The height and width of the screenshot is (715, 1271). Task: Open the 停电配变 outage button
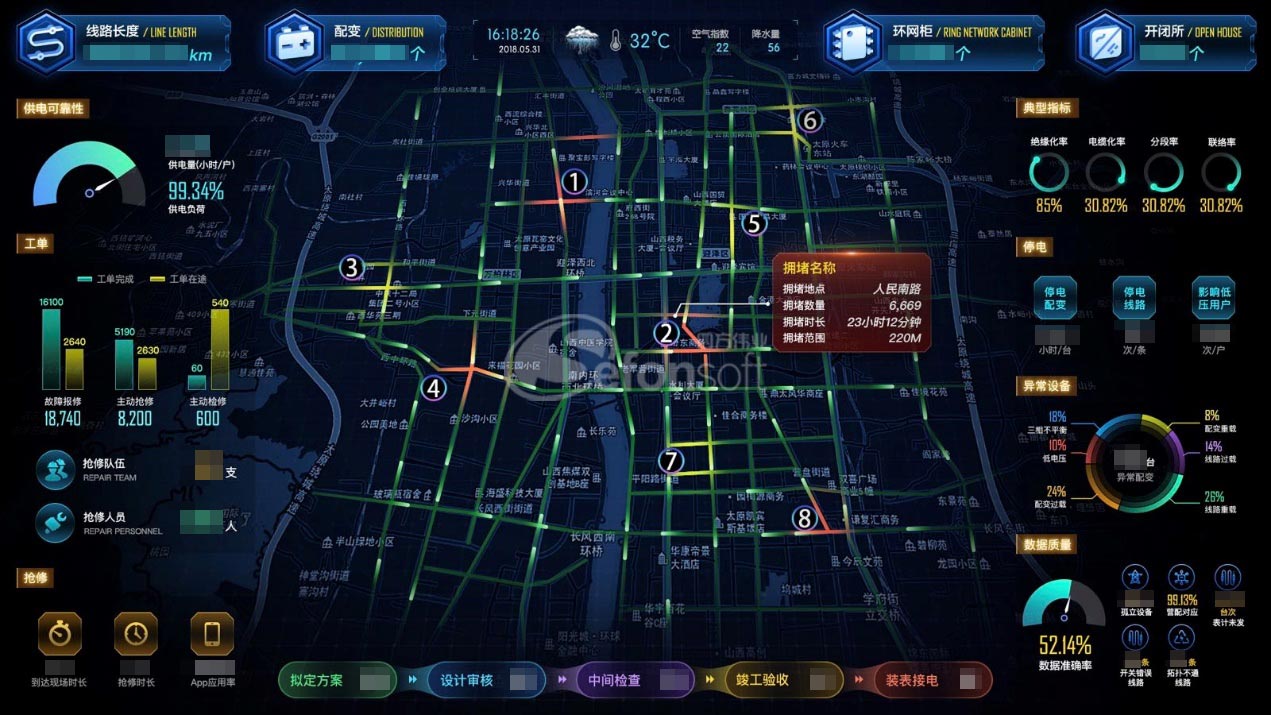pos(1054,298)
